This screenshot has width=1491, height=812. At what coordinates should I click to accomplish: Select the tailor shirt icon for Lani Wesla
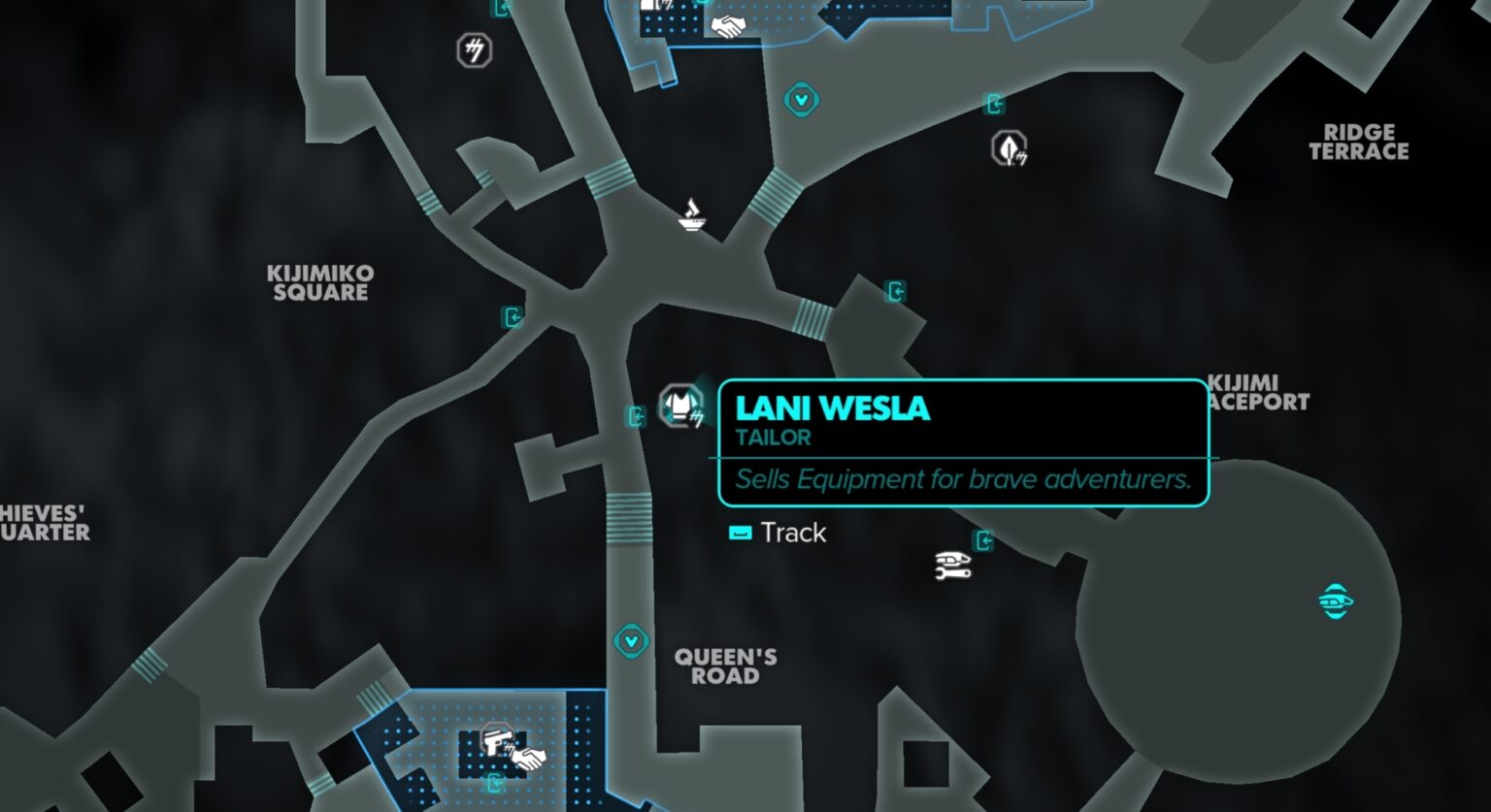[x=682, y=404]
